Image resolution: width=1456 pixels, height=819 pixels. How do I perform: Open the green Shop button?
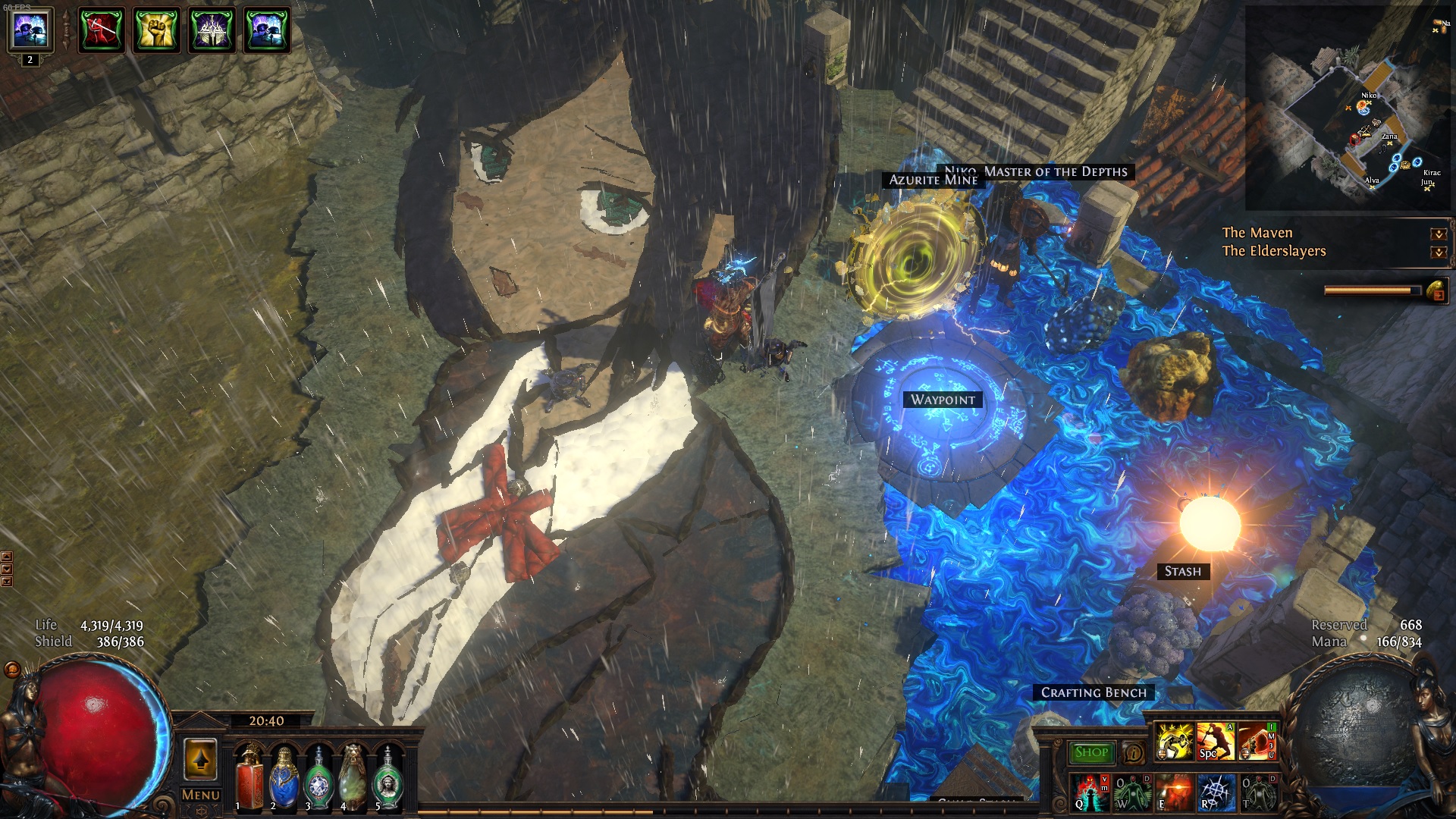(1091, 752)
